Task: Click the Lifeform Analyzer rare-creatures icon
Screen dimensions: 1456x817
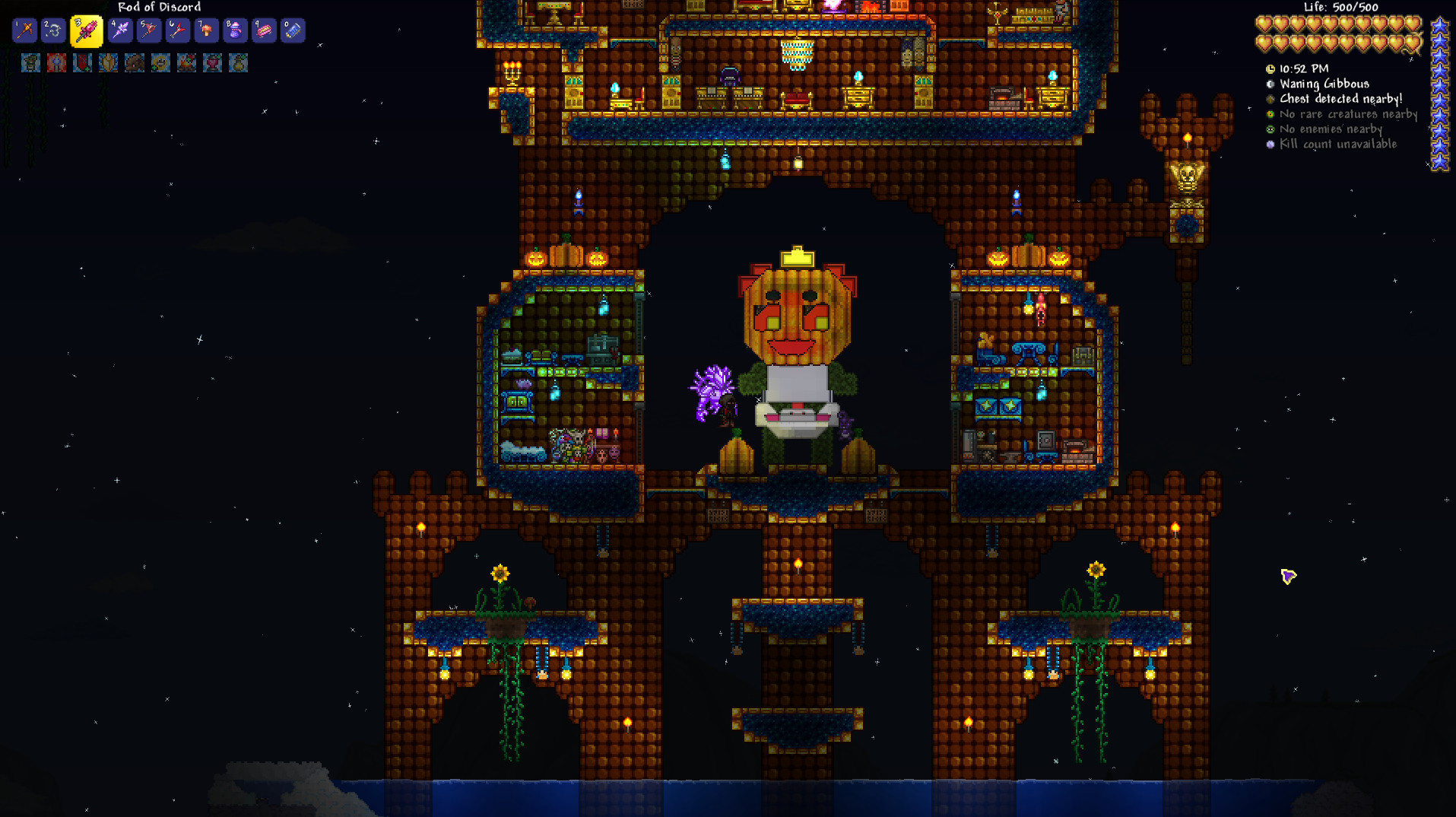Action: tap(1270, 114)
